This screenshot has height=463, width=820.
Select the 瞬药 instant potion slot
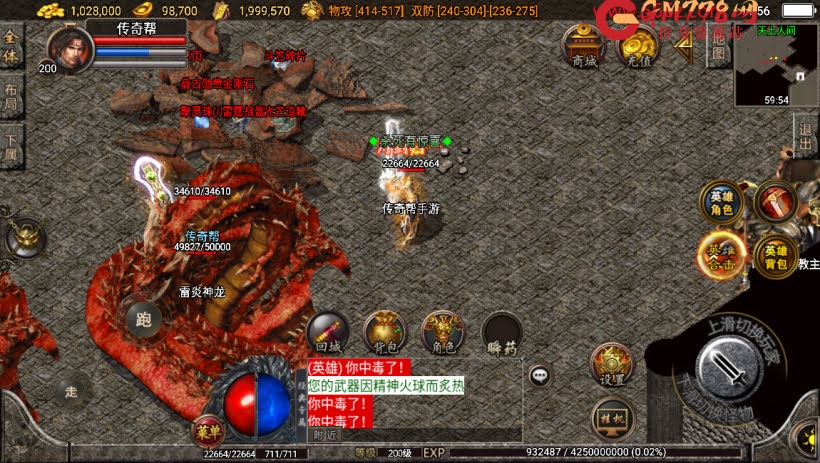(x=500, y=334)
